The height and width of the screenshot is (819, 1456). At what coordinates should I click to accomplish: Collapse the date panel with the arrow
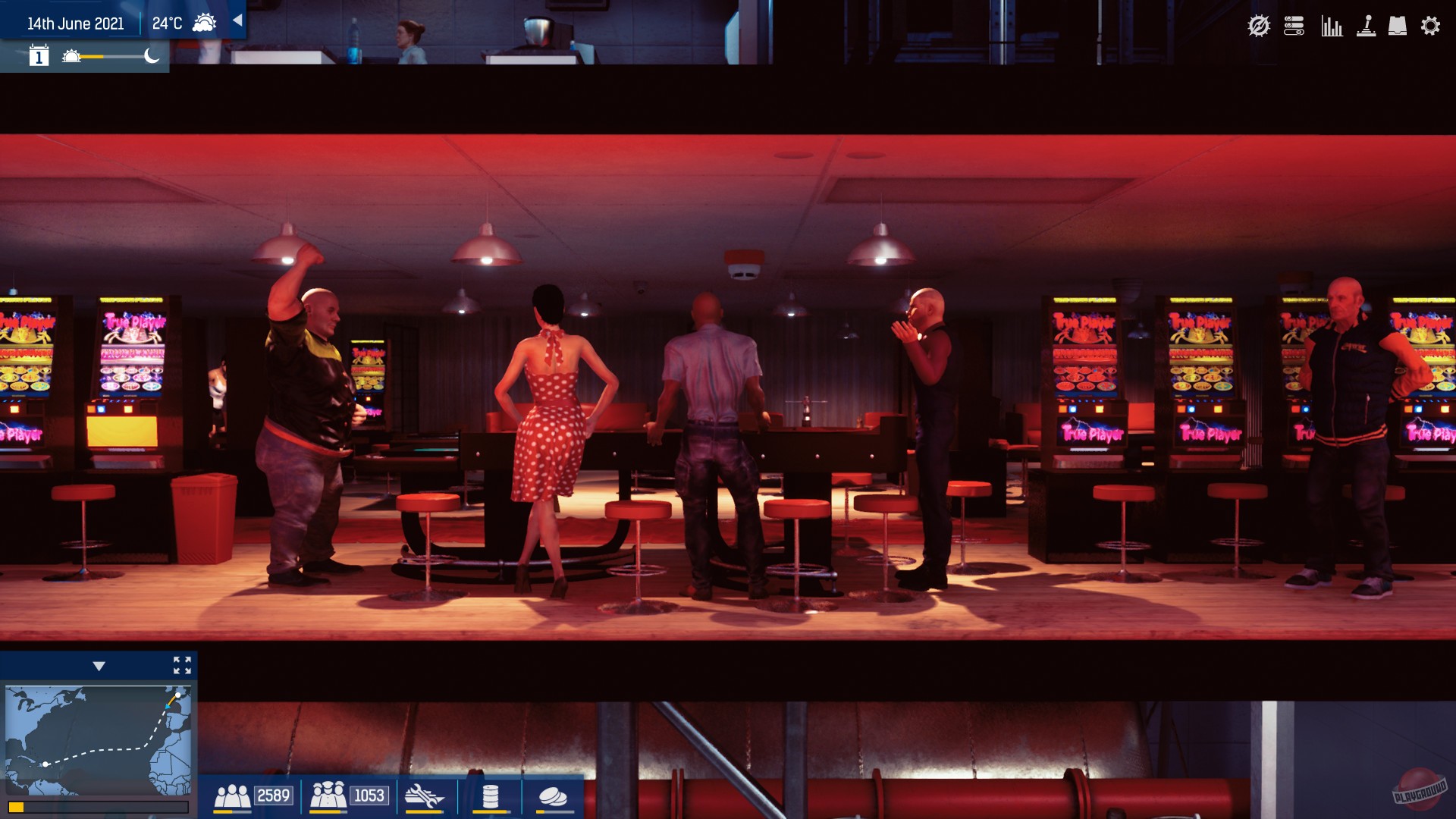(237, 20)
